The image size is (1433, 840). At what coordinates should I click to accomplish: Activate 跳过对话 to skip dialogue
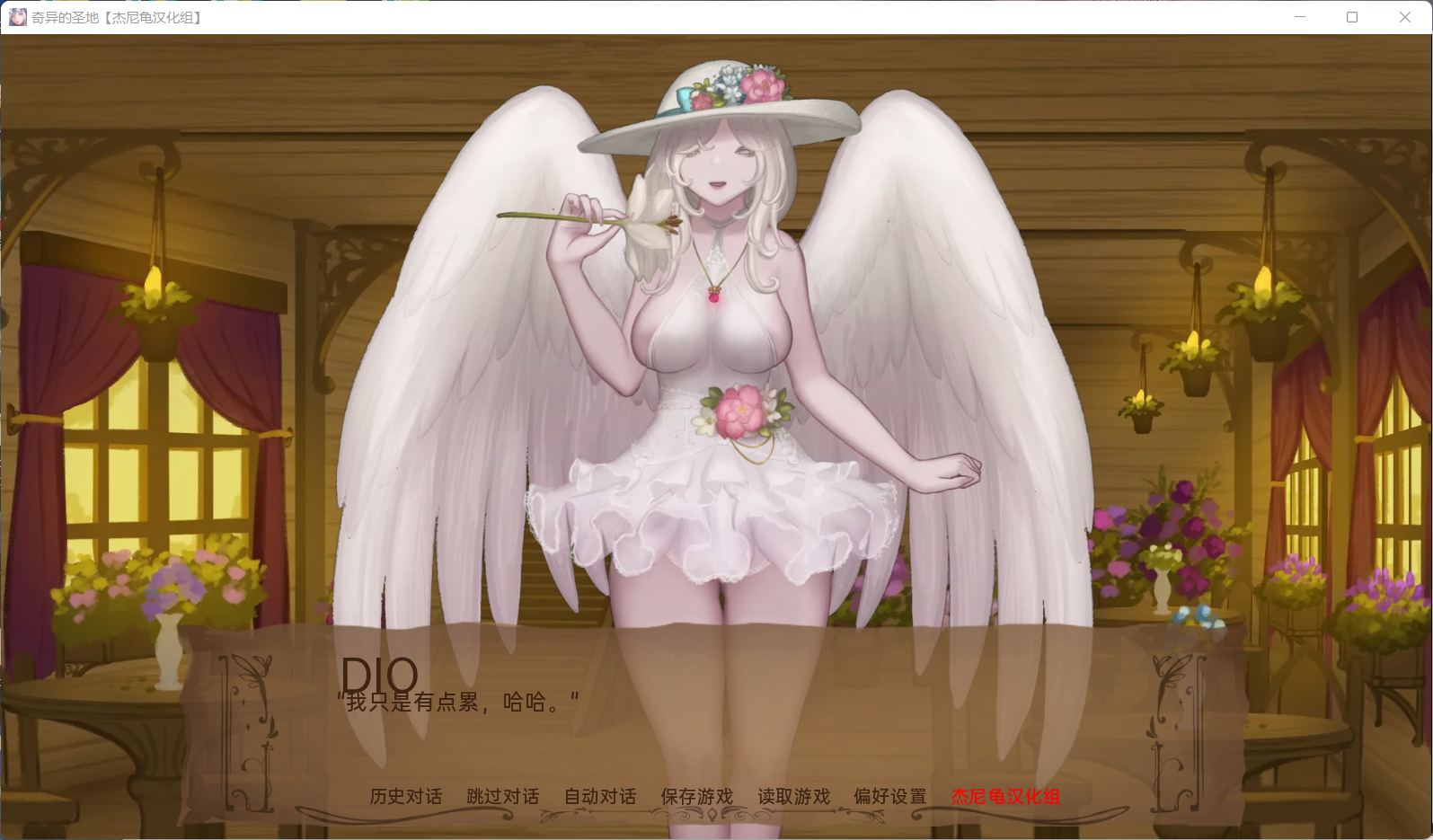(502, 796)
